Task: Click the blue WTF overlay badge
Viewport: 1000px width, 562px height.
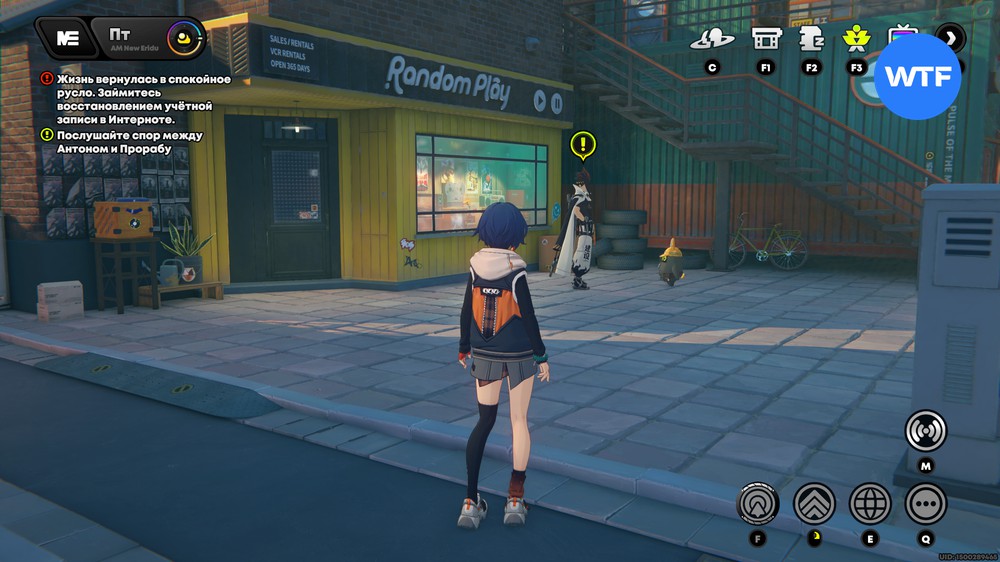Action: (917, 77)
